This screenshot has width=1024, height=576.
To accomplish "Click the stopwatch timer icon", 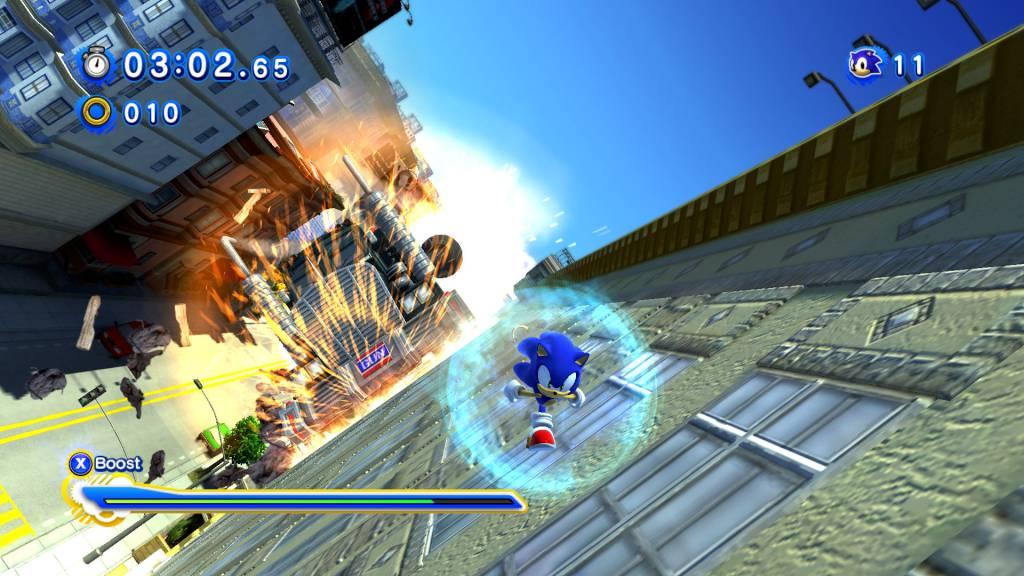I will (98, 65).
